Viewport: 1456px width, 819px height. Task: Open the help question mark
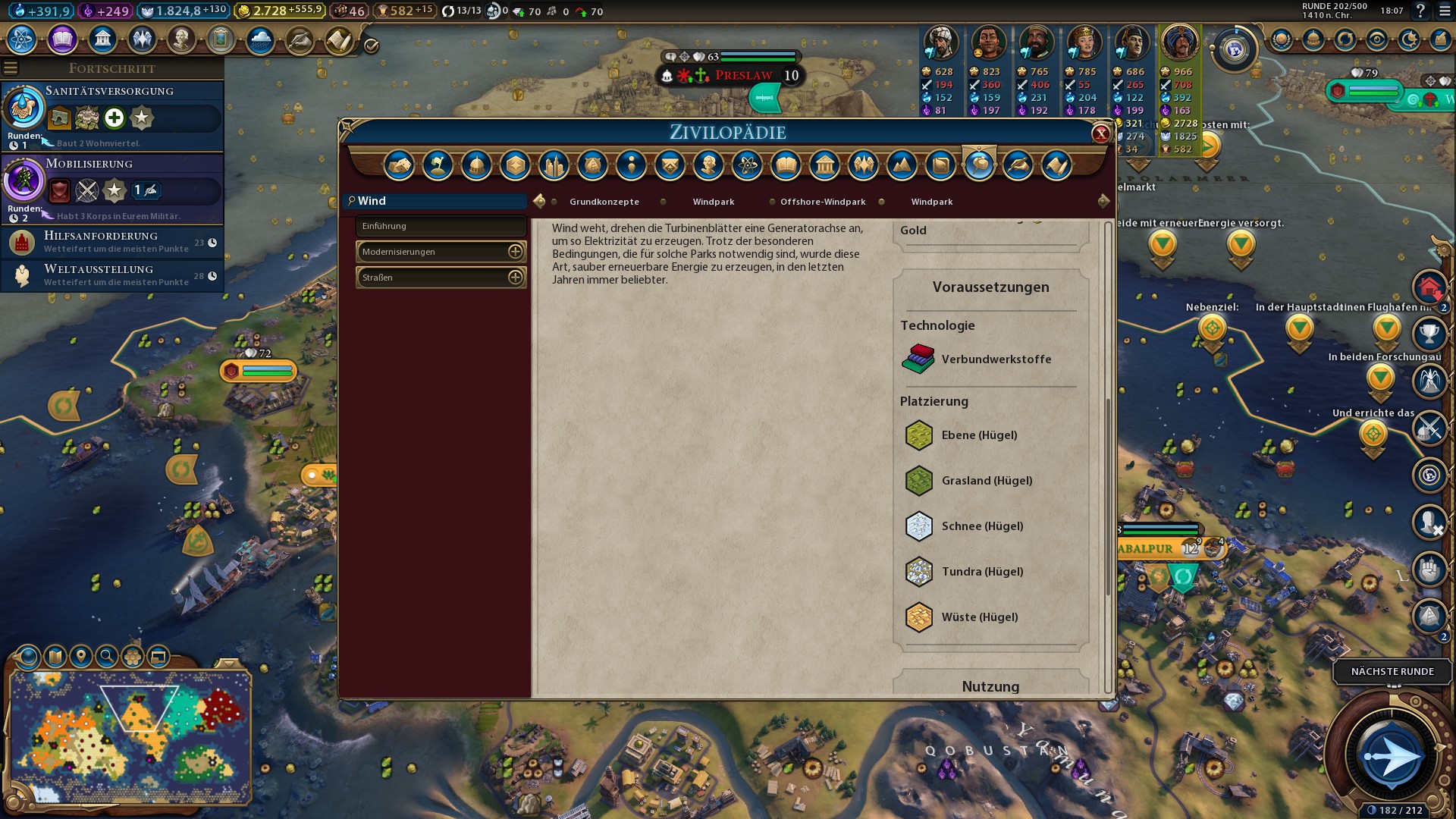1420,11
